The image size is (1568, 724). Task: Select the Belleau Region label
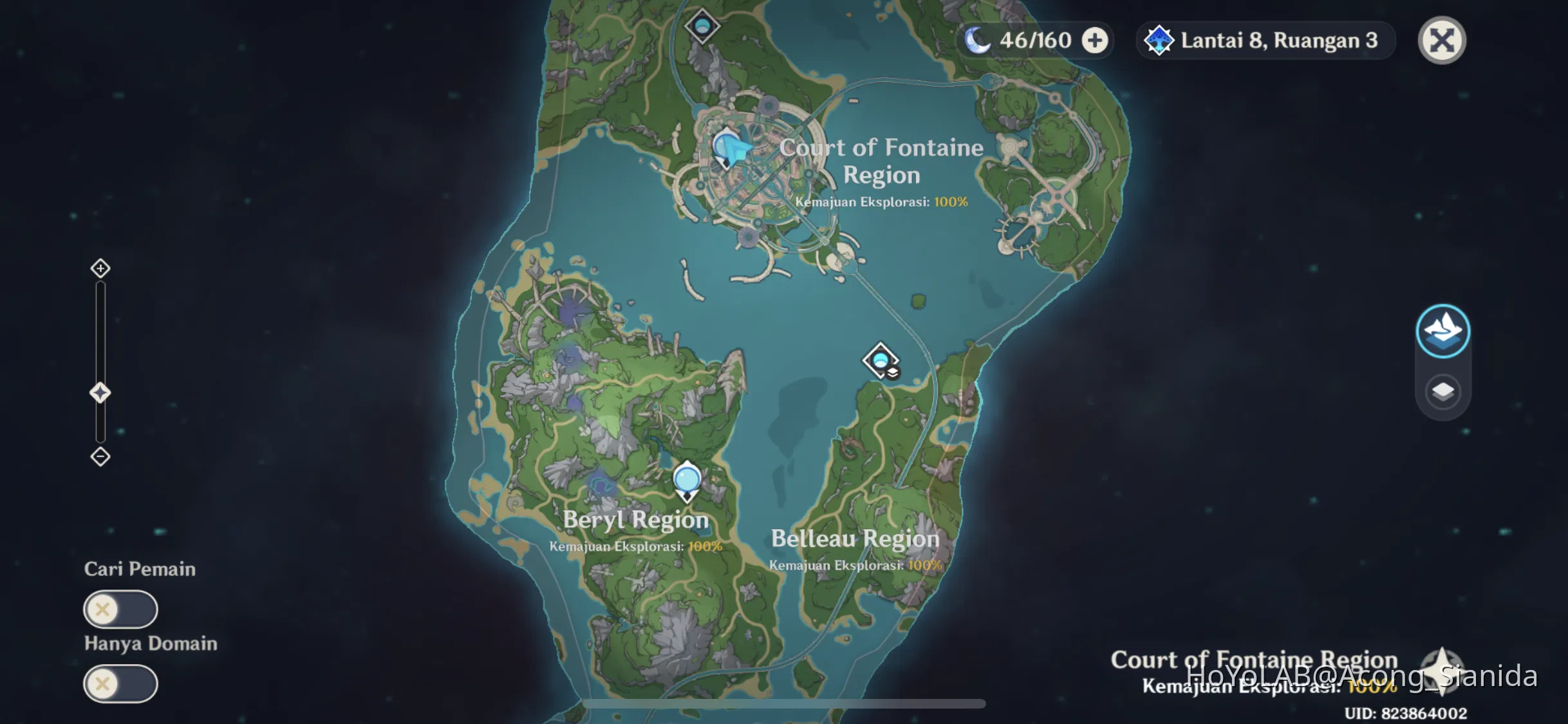[855, 539]
